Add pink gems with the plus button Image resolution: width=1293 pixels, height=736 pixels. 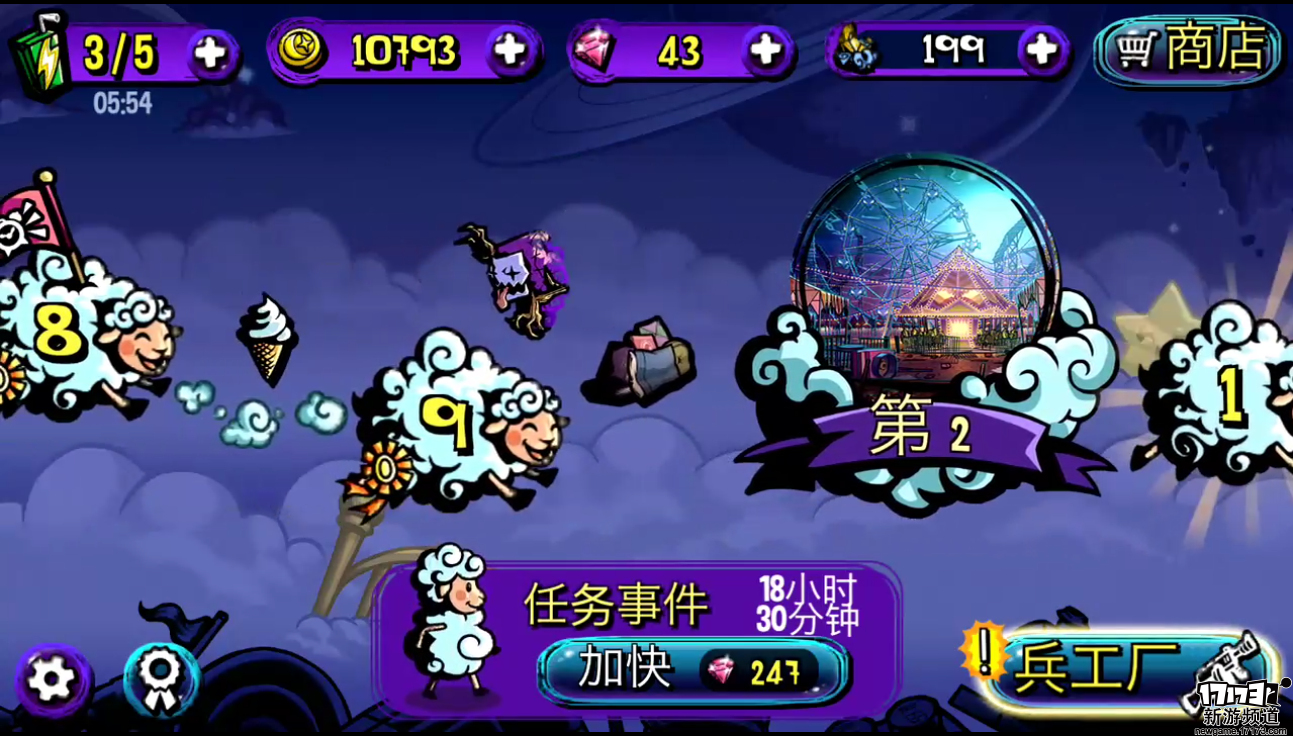[x=765, y=50]
